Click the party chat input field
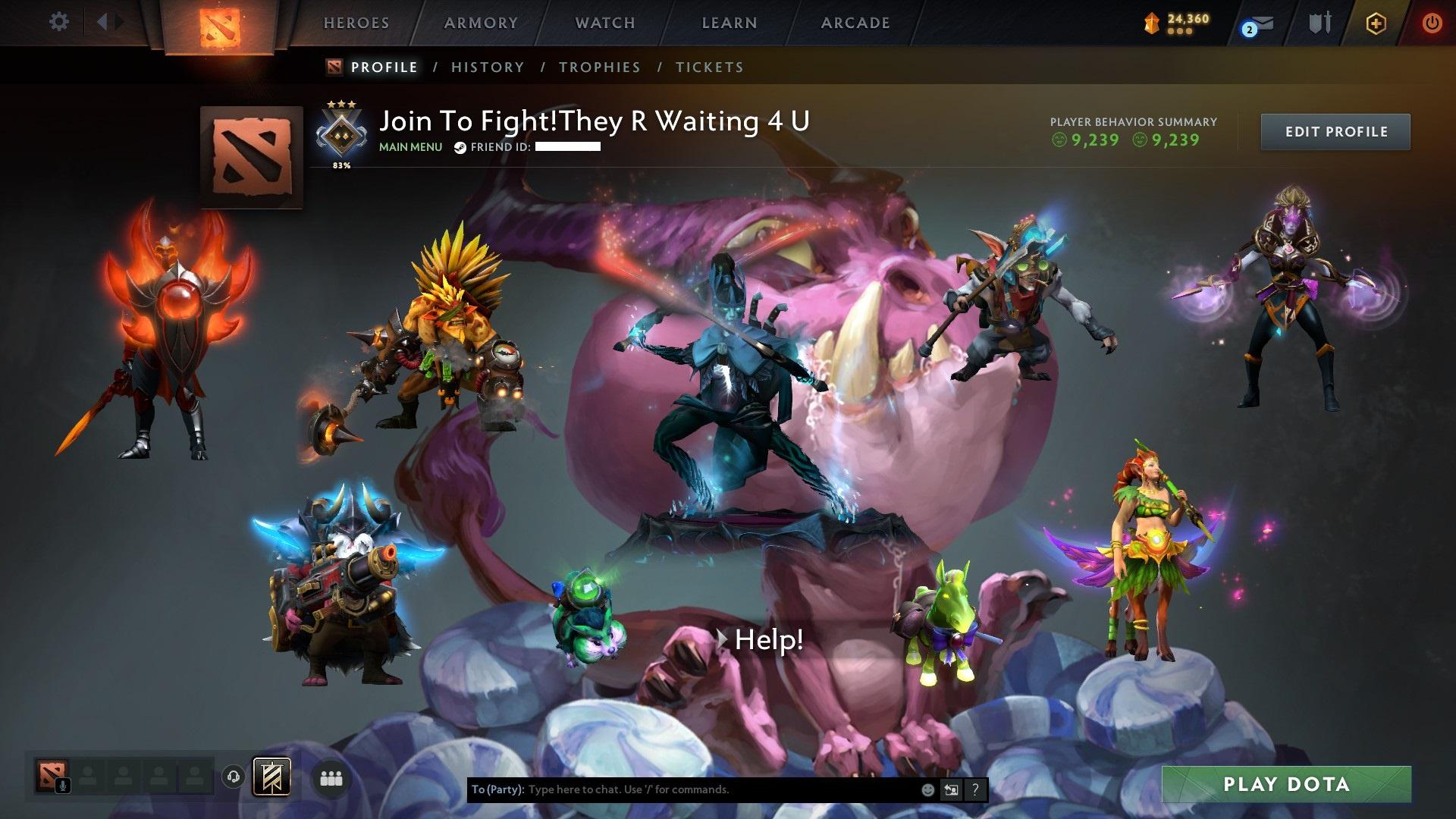Viewport: 1456px width, 819px height. point(682,789)
